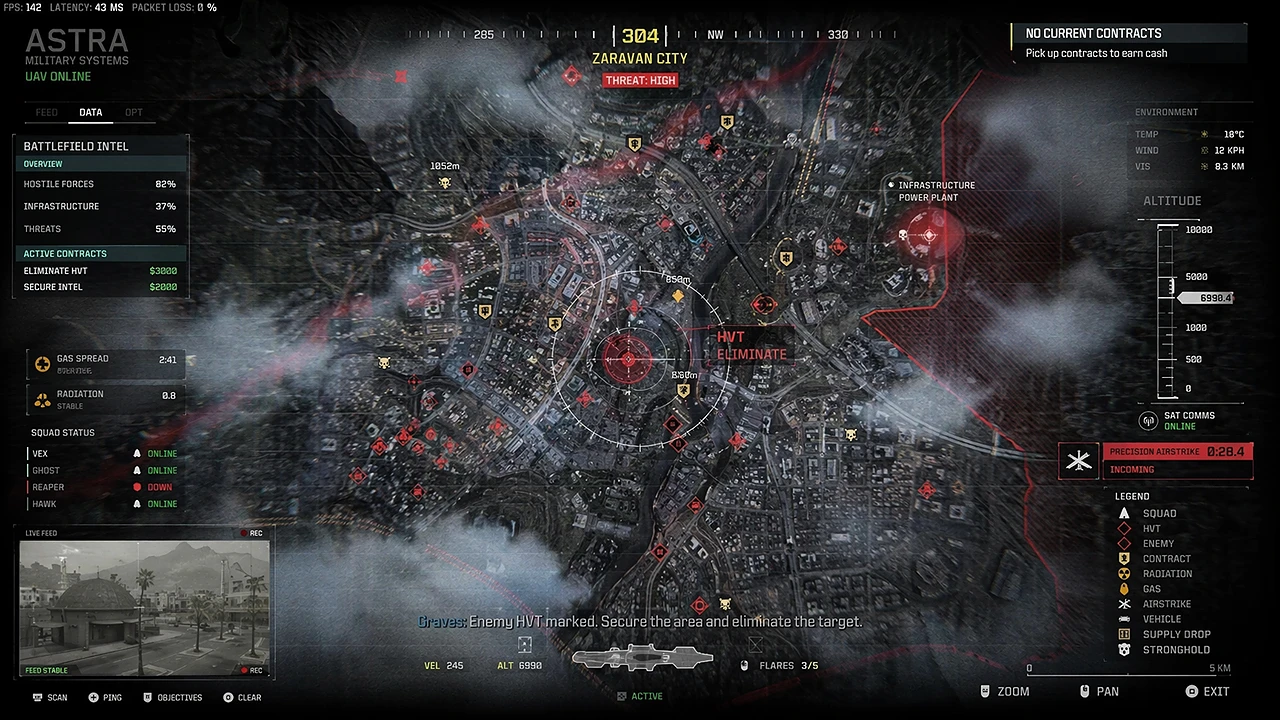Click the HVT Eliminate target marker
Screen dimensions: 1280x720
[x=629, y=359]
